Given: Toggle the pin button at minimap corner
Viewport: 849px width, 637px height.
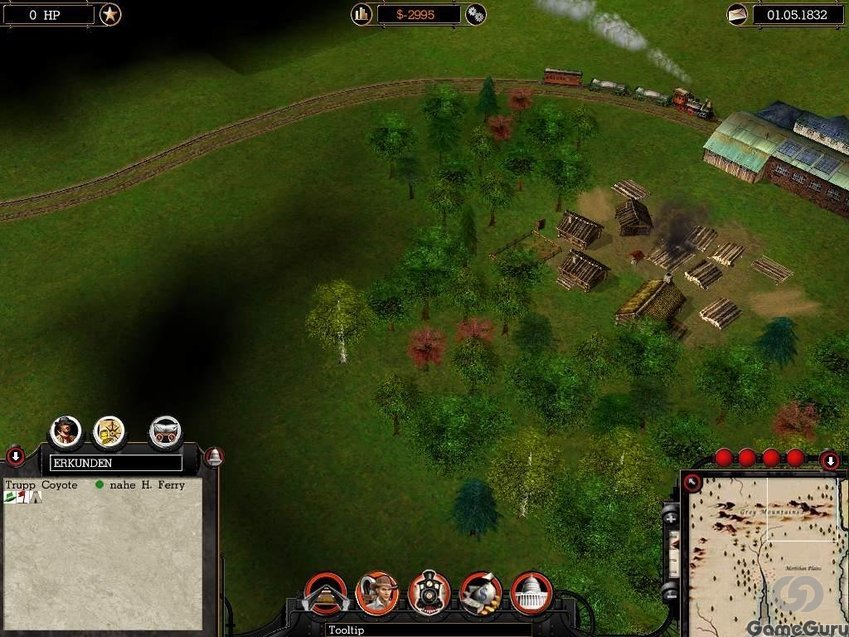Looking at the screenshot, I should pos(690,482).
